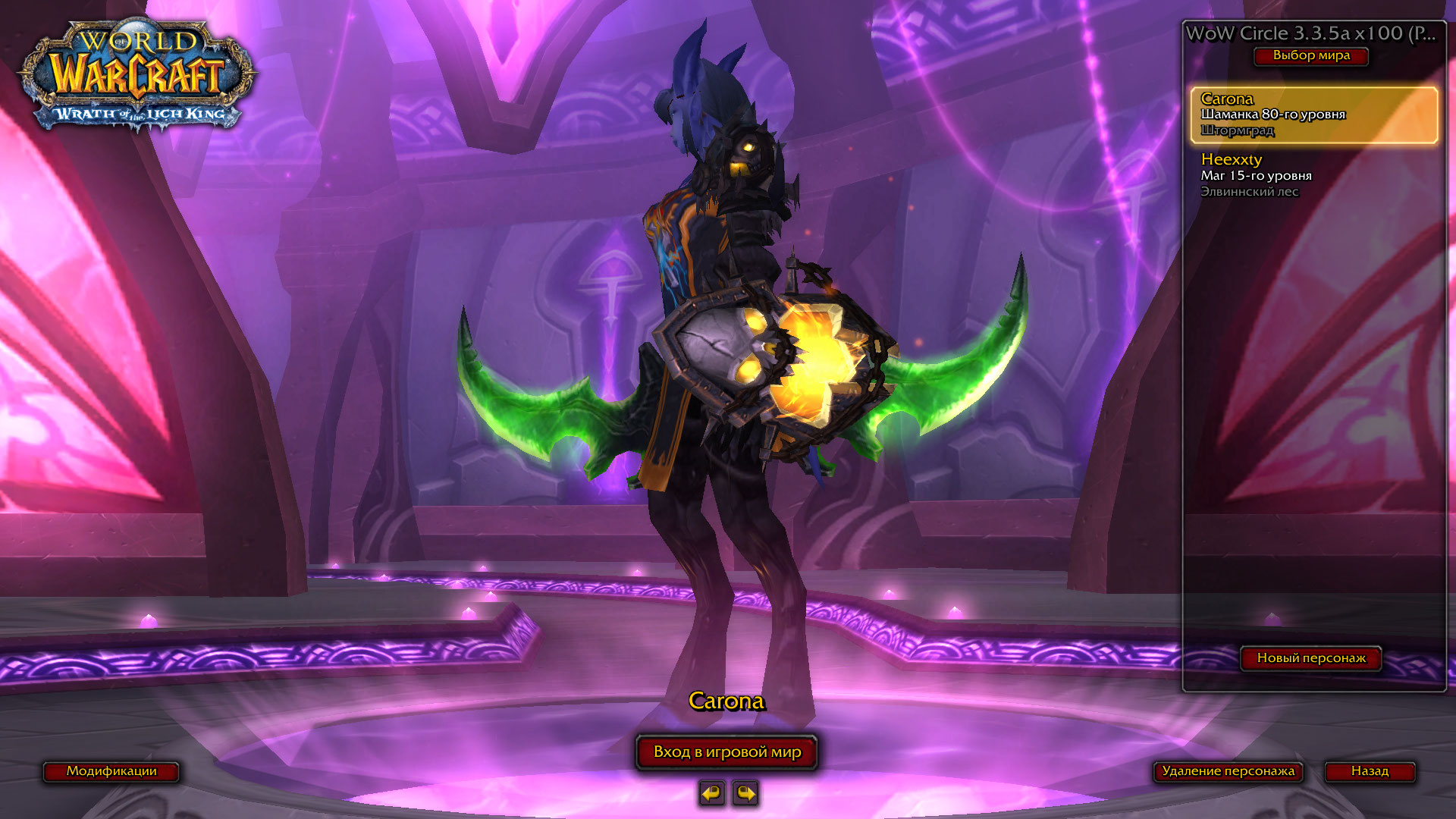Viewport: 1456px width, 819px height.
Task: Open the "Модификации" addons menu
Action: tap(111, 771)
